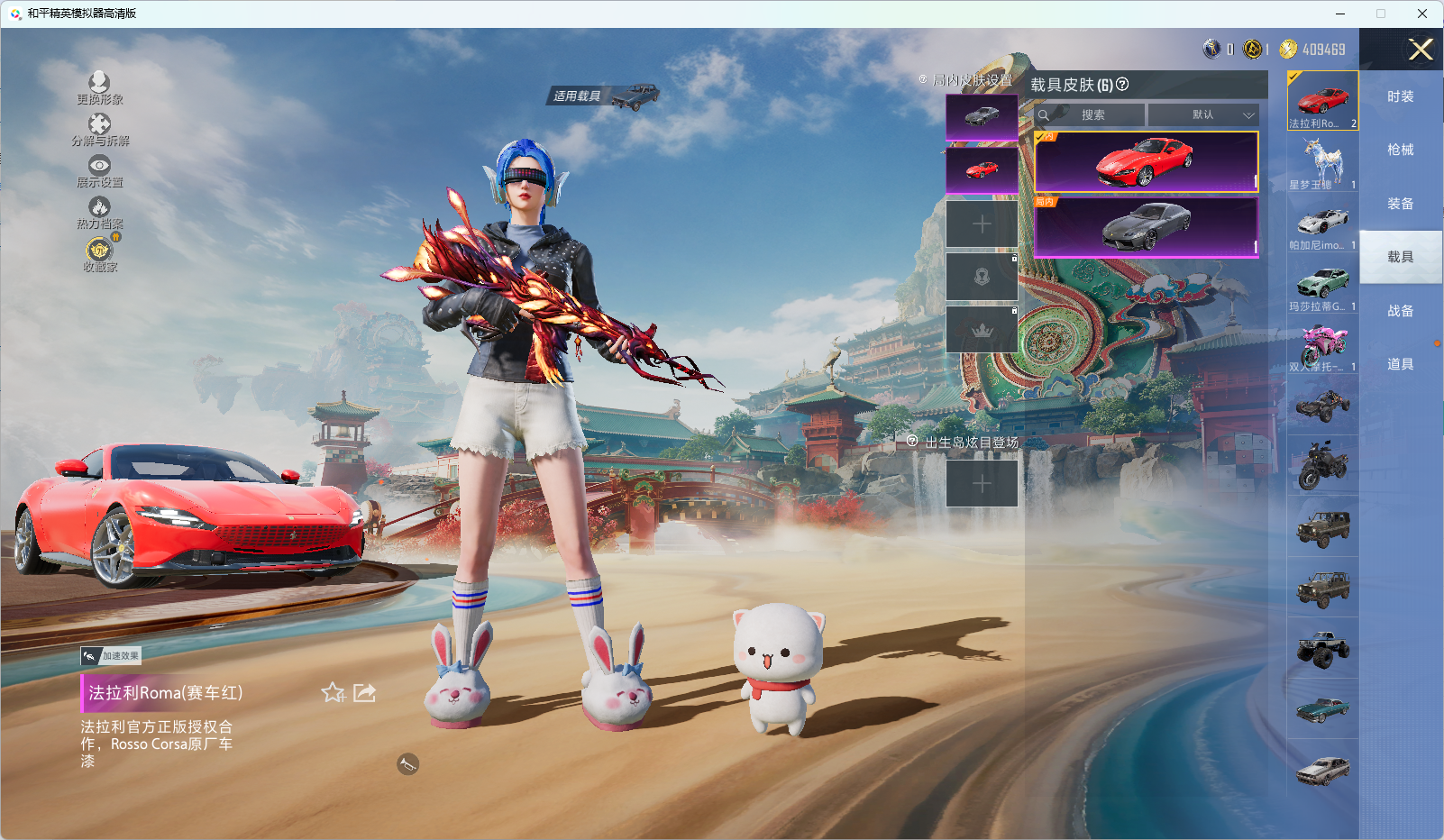The image size is (1444, 840).
Task: Switch to the 战备 tab
Action: [1400, 311]
